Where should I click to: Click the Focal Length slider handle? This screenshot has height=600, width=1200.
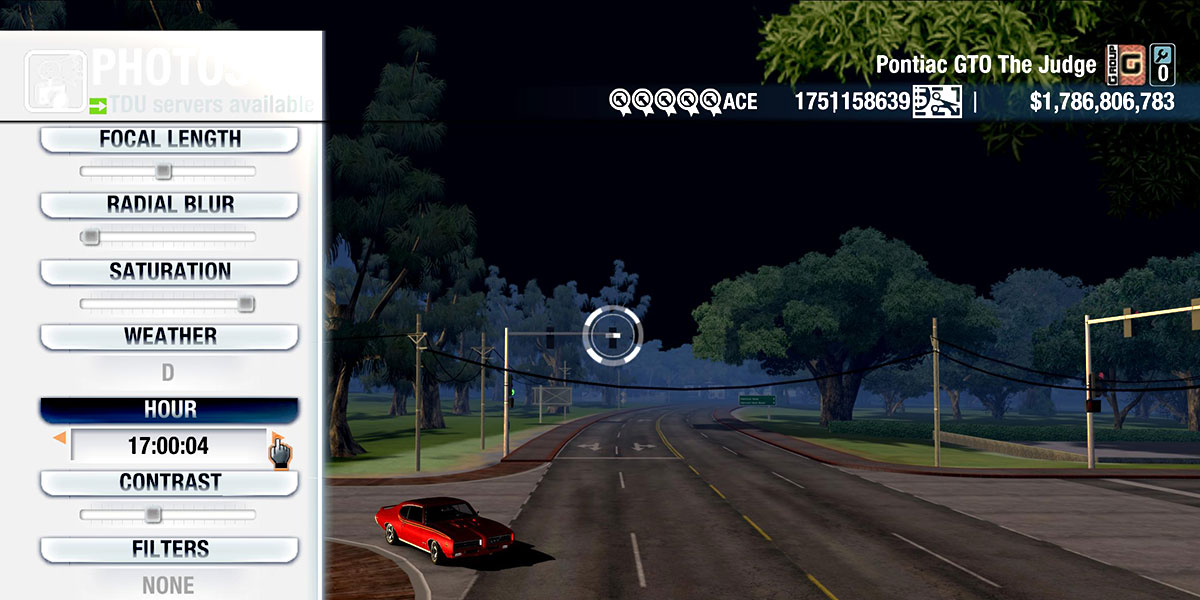point(163,172)
